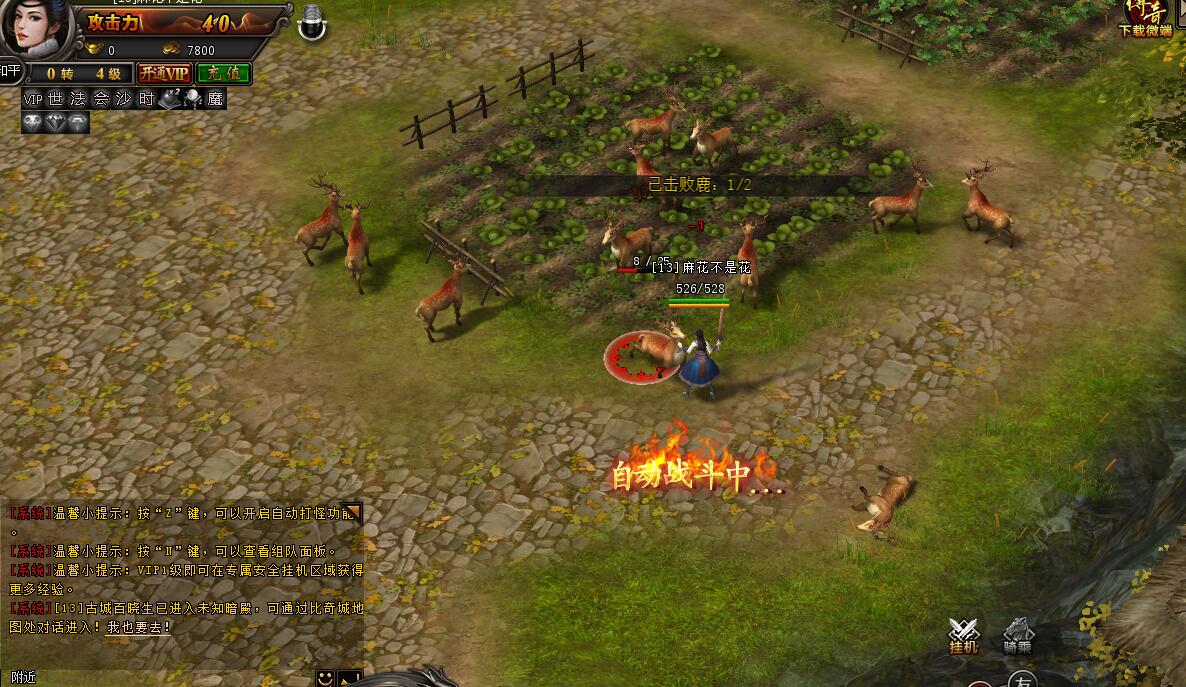Select the 会 status icon
Viewport: 1186px width, 687px height.
coord(101,99)
